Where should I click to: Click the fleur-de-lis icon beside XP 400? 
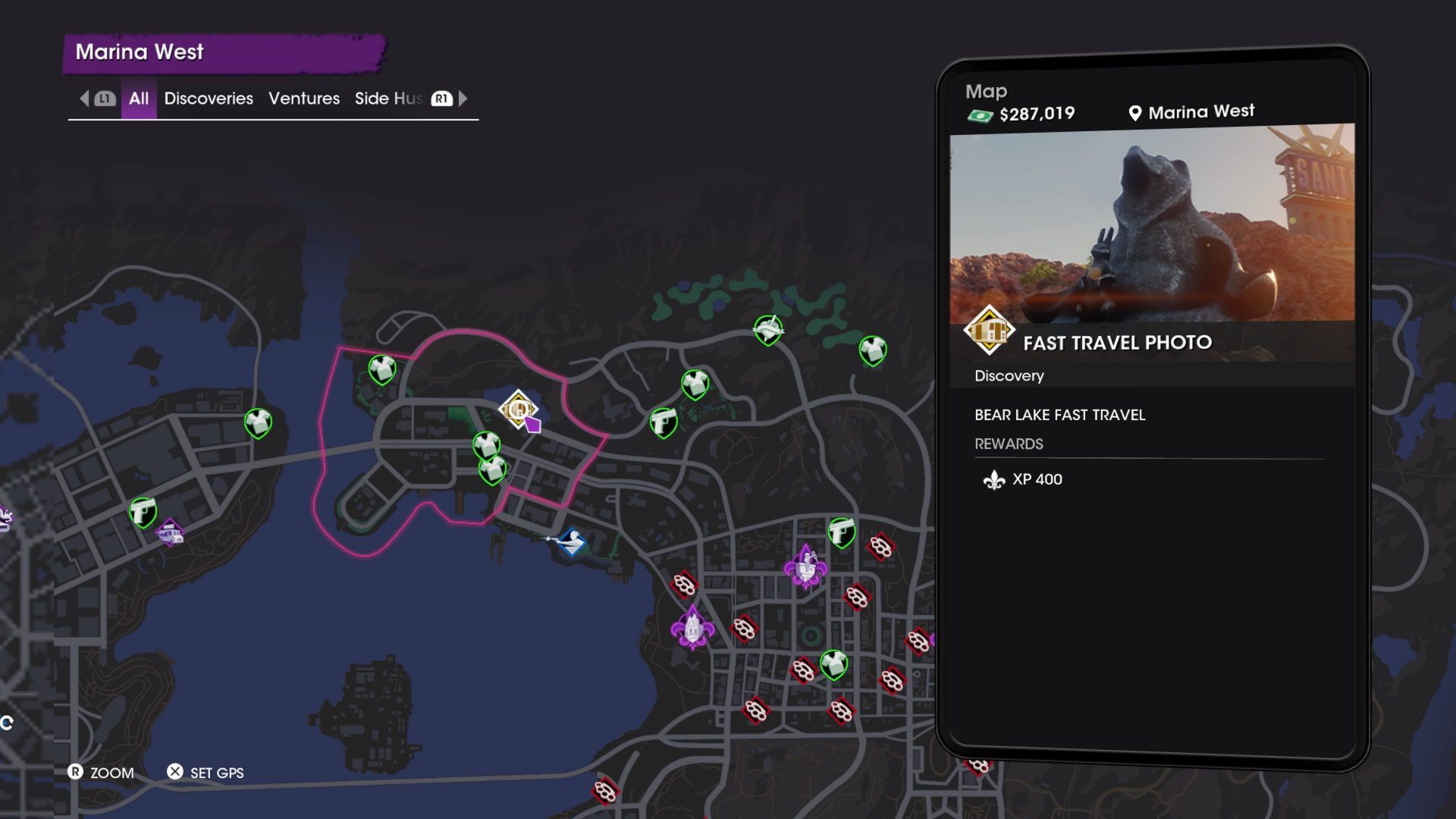tap(994, 479)
